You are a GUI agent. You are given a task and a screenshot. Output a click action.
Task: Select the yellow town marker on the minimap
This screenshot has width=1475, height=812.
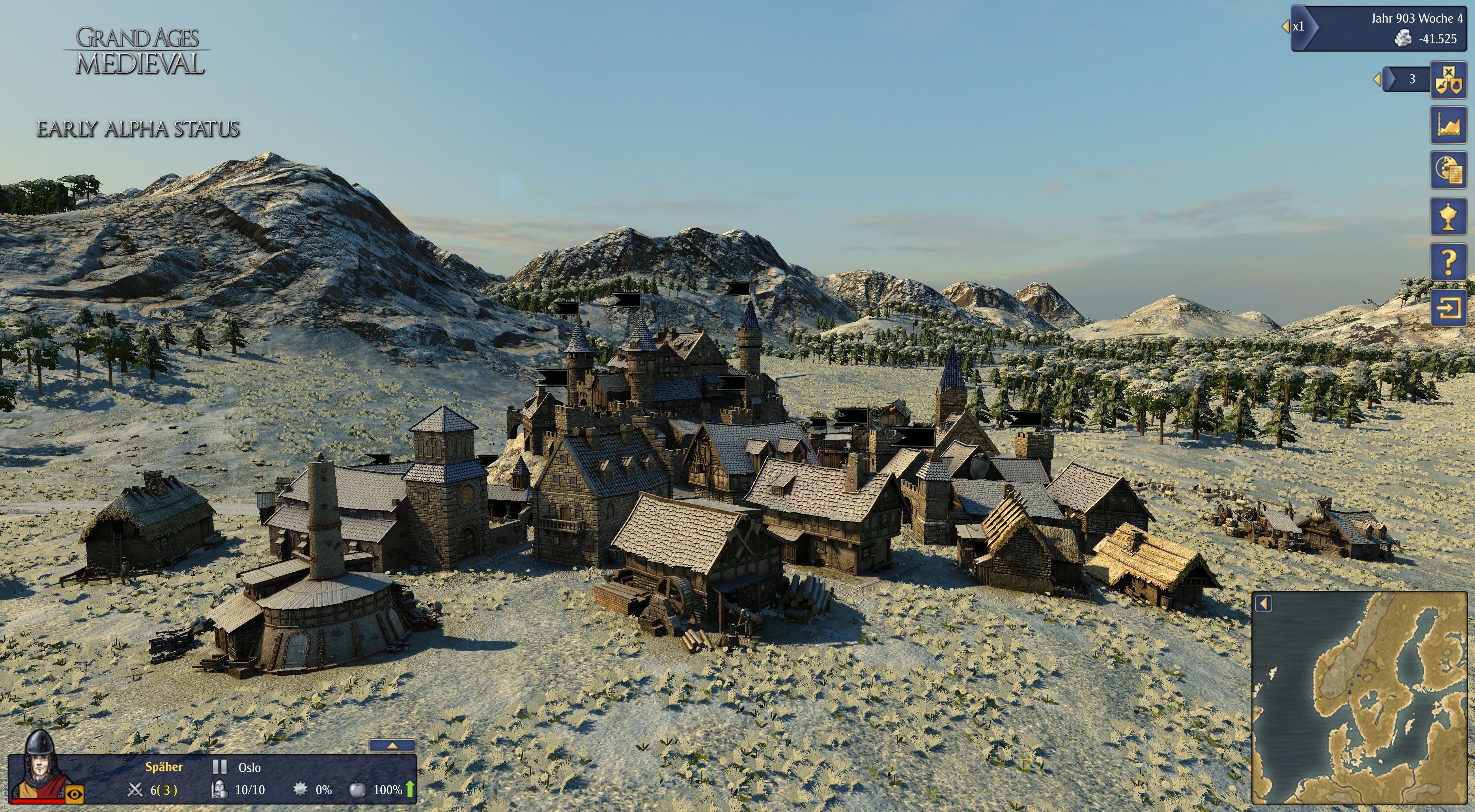click(x=1320, y=698)
